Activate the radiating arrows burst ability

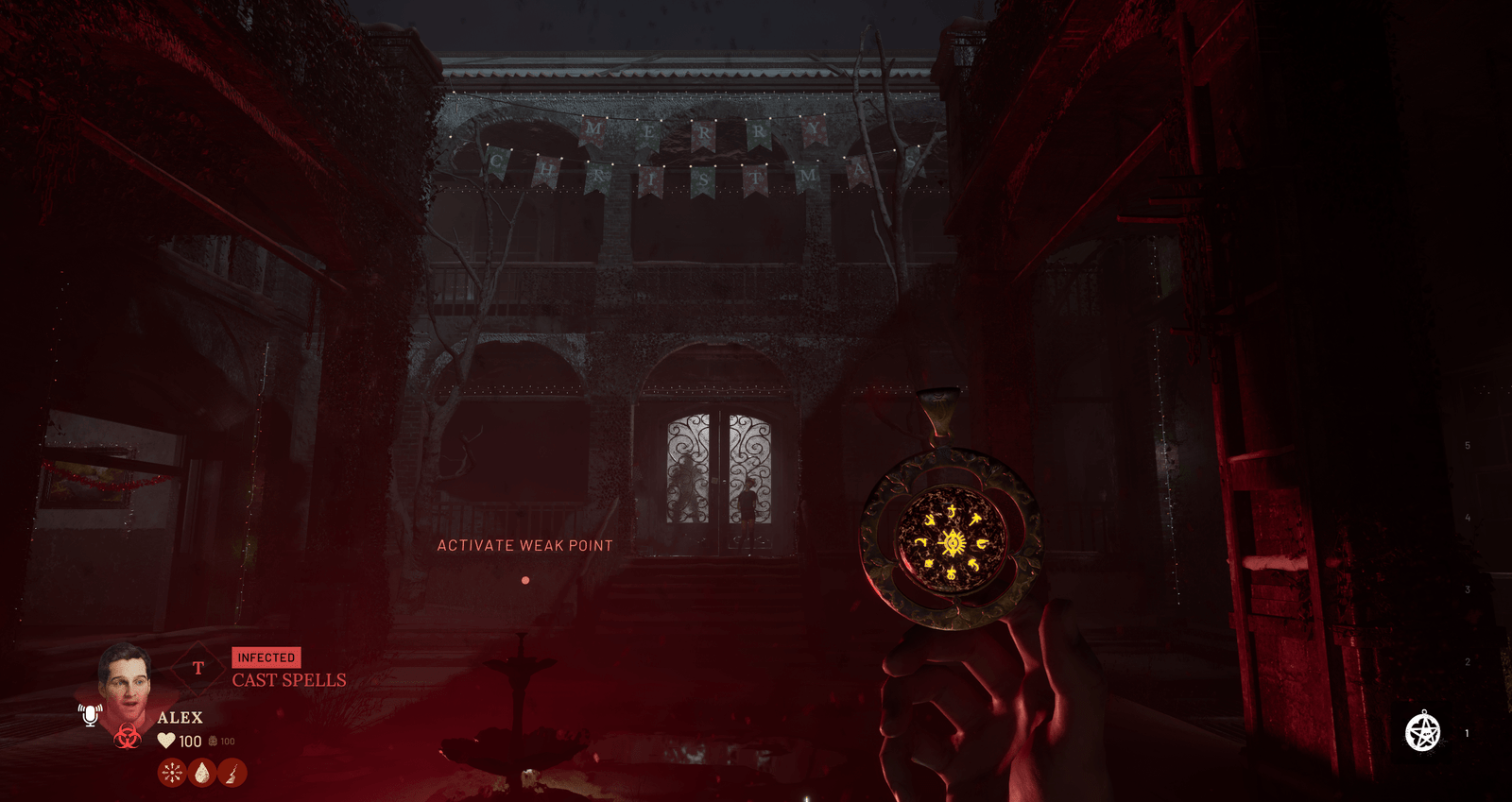pyautogui.click(x=172, y=773)
